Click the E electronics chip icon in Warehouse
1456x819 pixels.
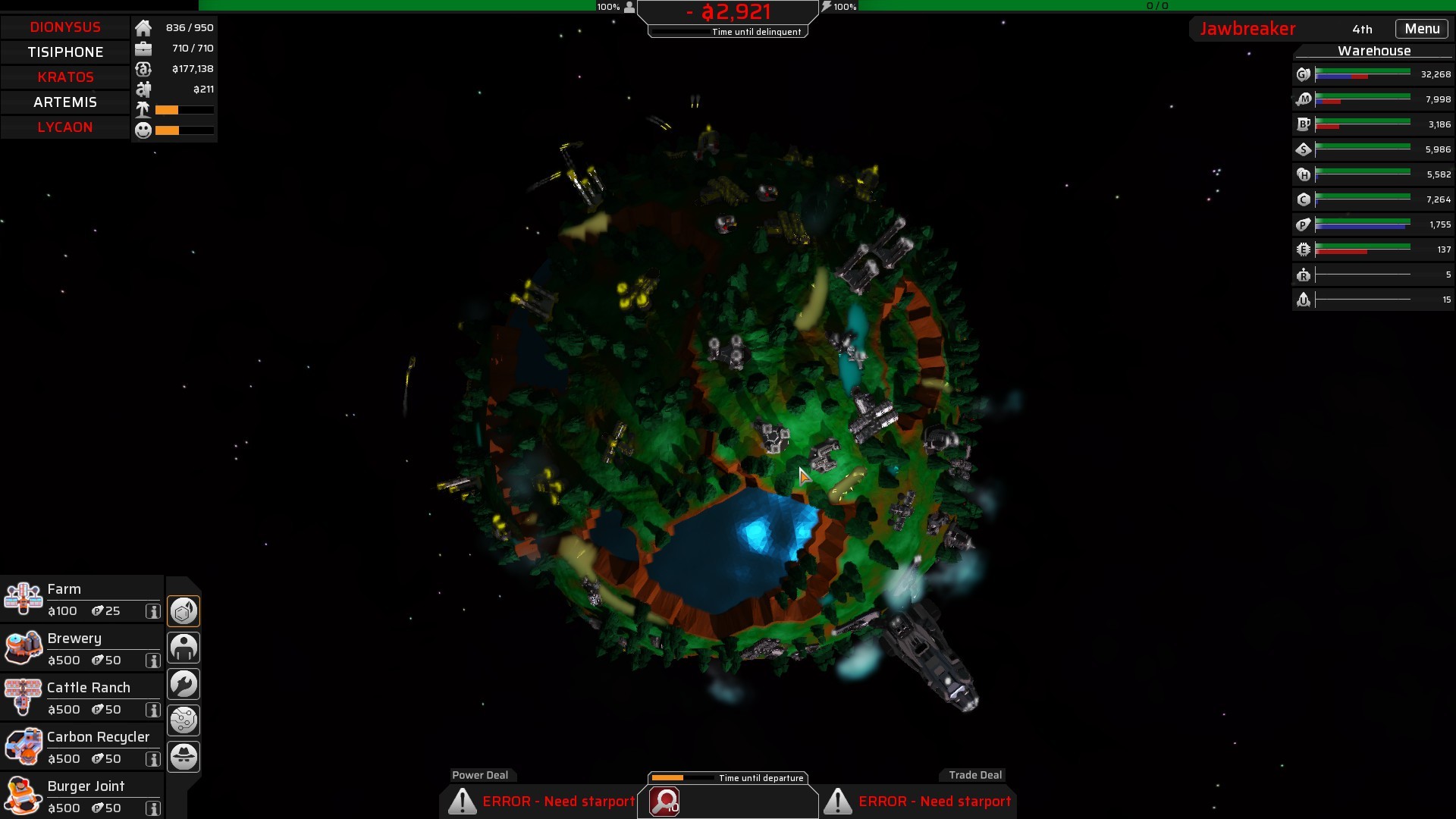click(x=1304, y=249)
